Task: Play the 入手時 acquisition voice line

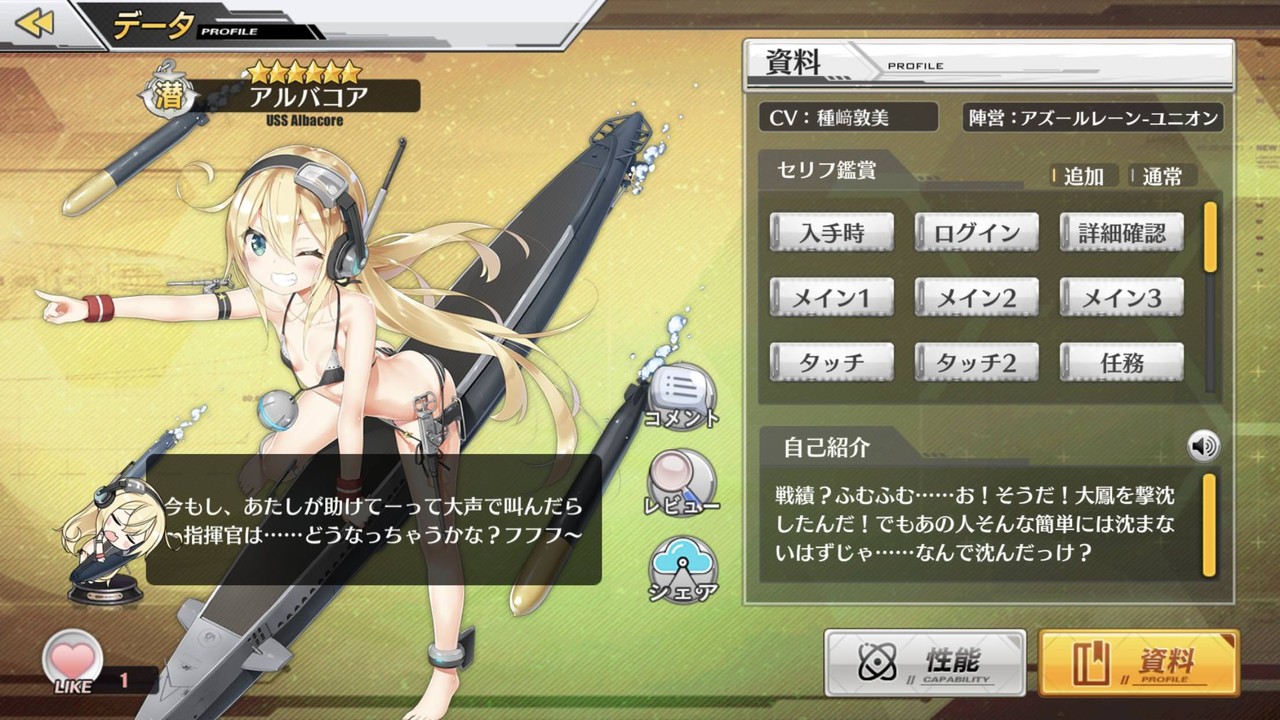Action: pos(831,231)
